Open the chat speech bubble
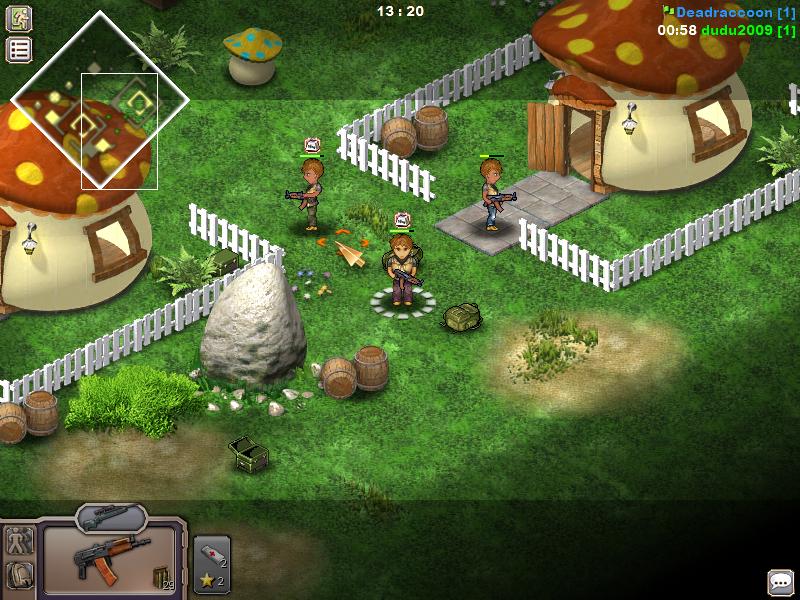The height and width of the screenshot is (600, 800). coord(780,581)
